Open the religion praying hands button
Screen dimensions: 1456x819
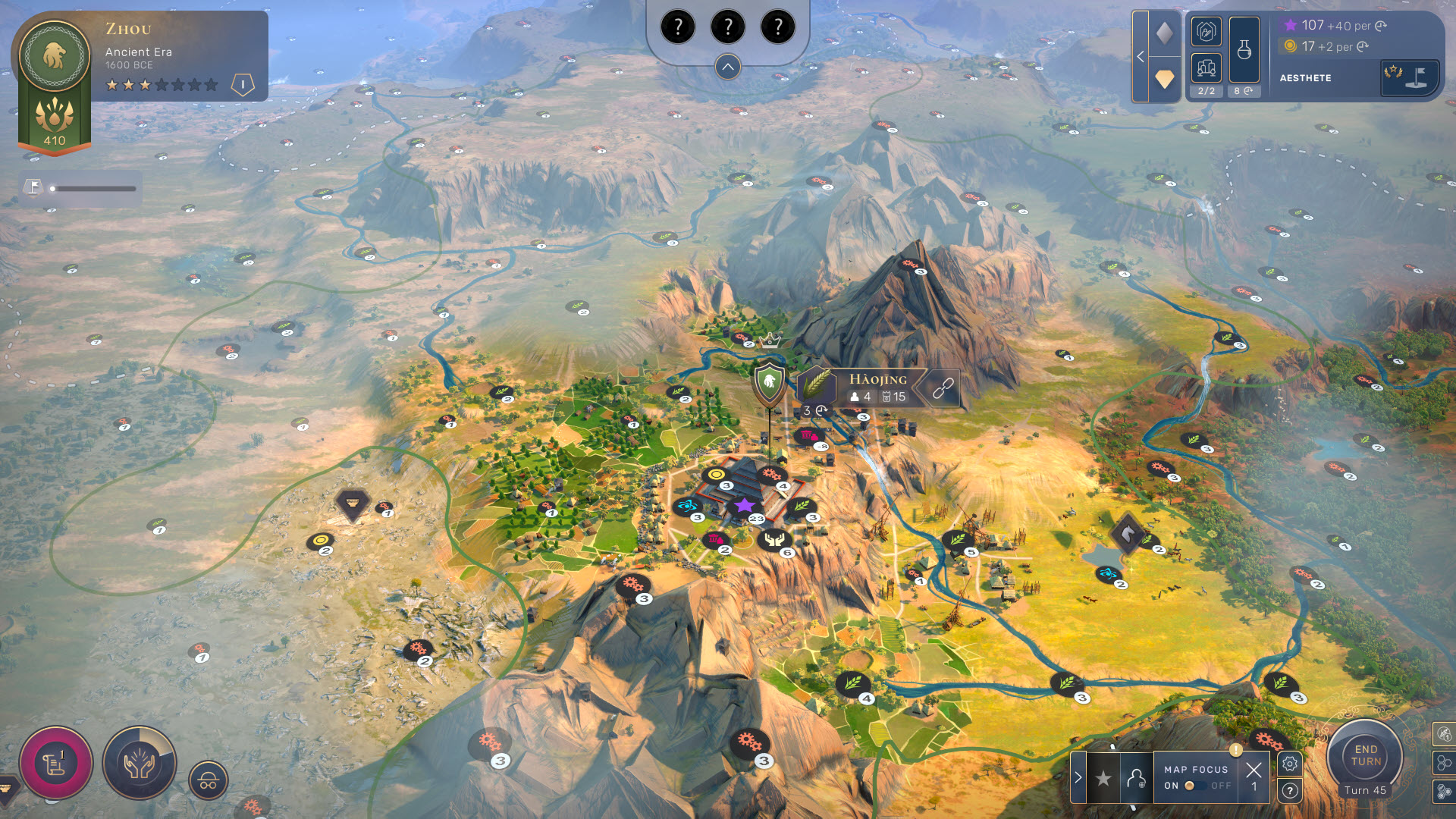140,763
